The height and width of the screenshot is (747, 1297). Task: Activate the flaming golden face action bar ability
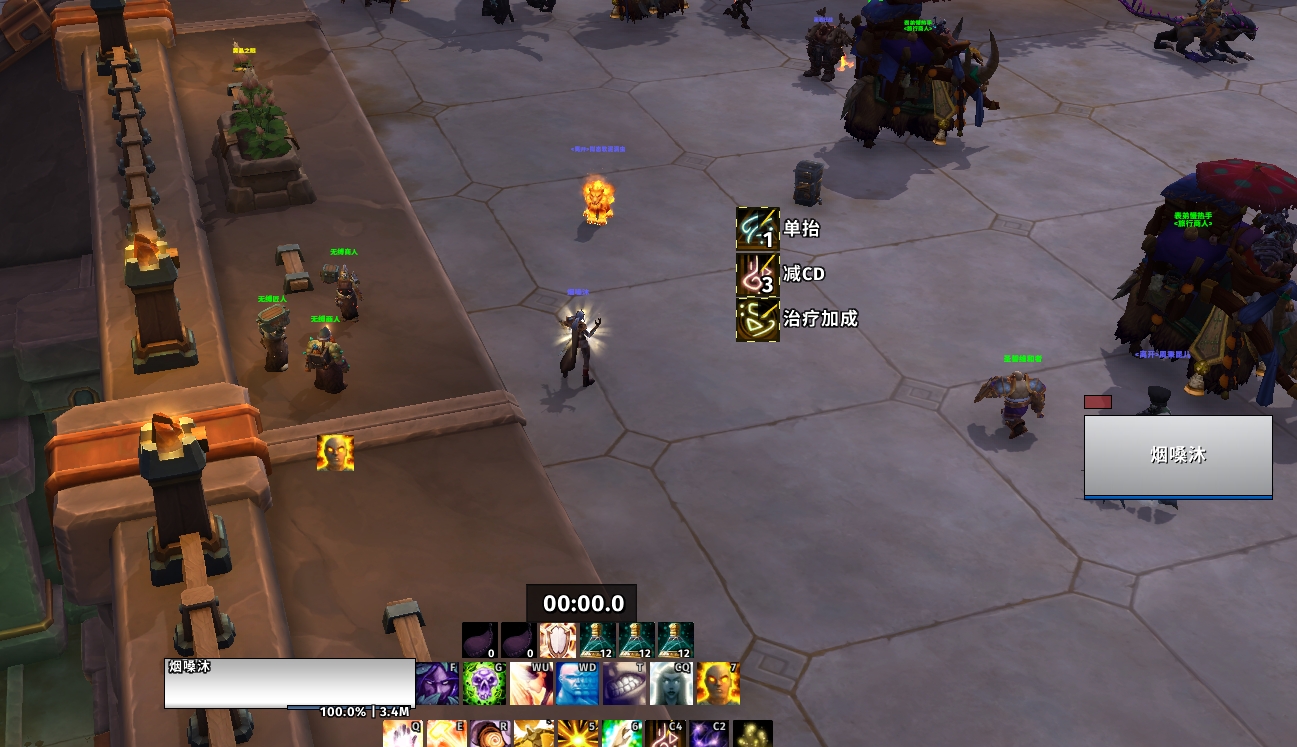pos(718,683)
